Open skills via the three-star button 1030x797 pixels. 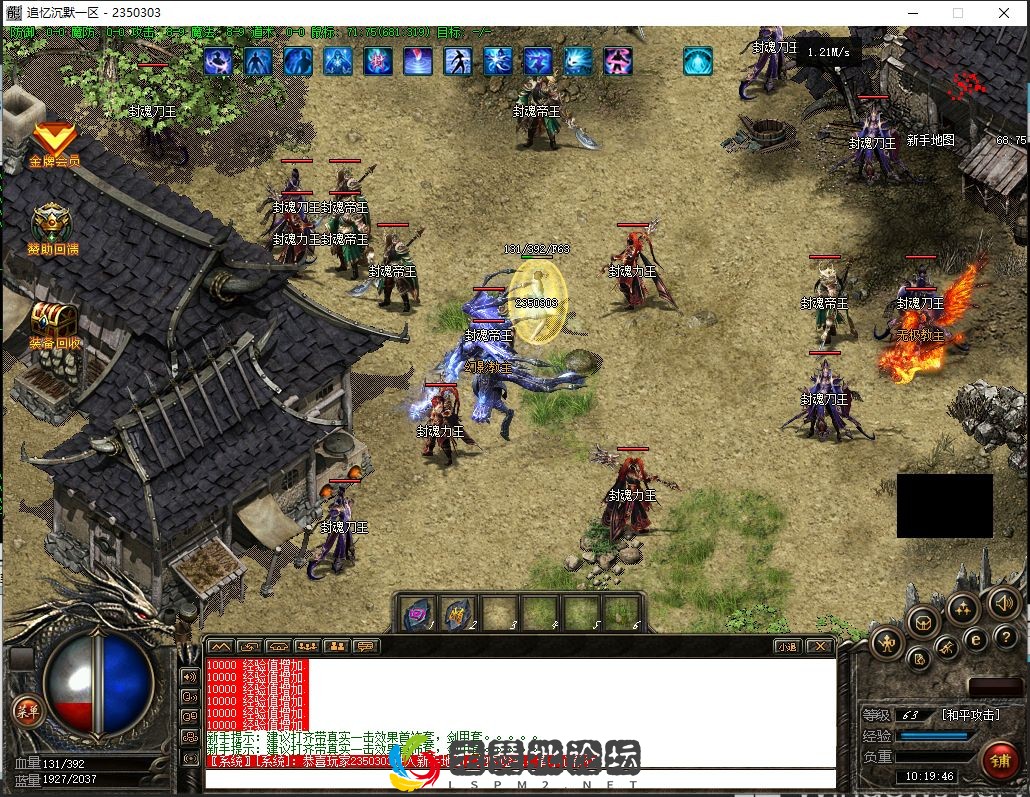point(962,606)
